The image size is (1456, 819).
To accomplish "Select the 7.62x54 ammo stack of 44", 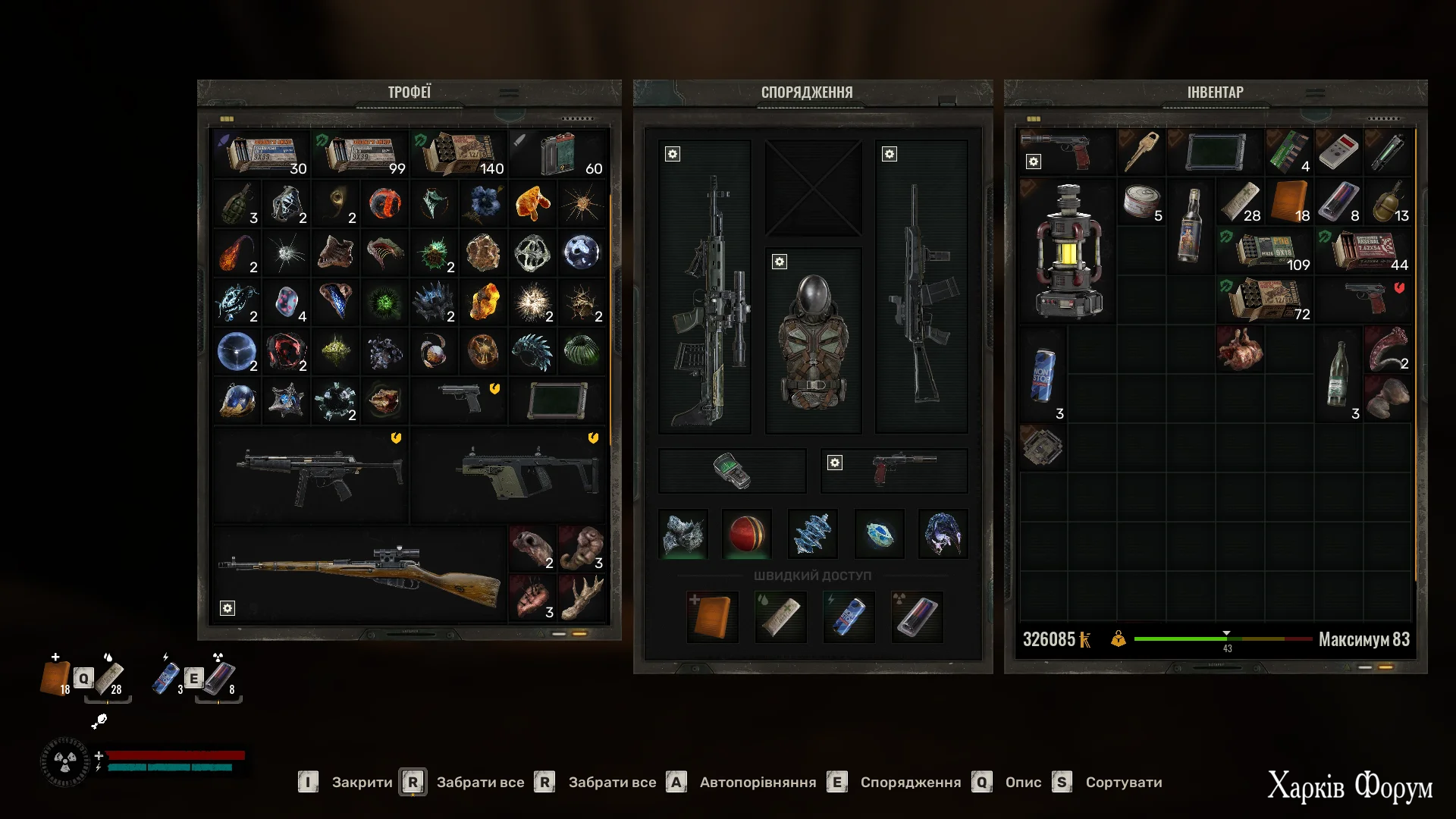I will coord(1365,252).
